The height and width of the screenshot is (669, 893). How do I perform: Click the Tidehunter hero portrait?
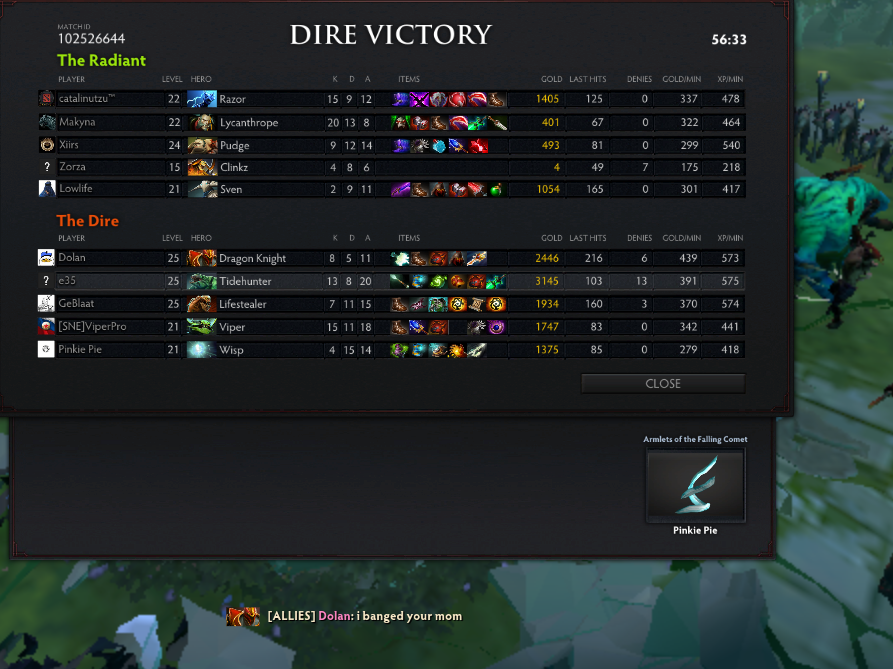202,281
